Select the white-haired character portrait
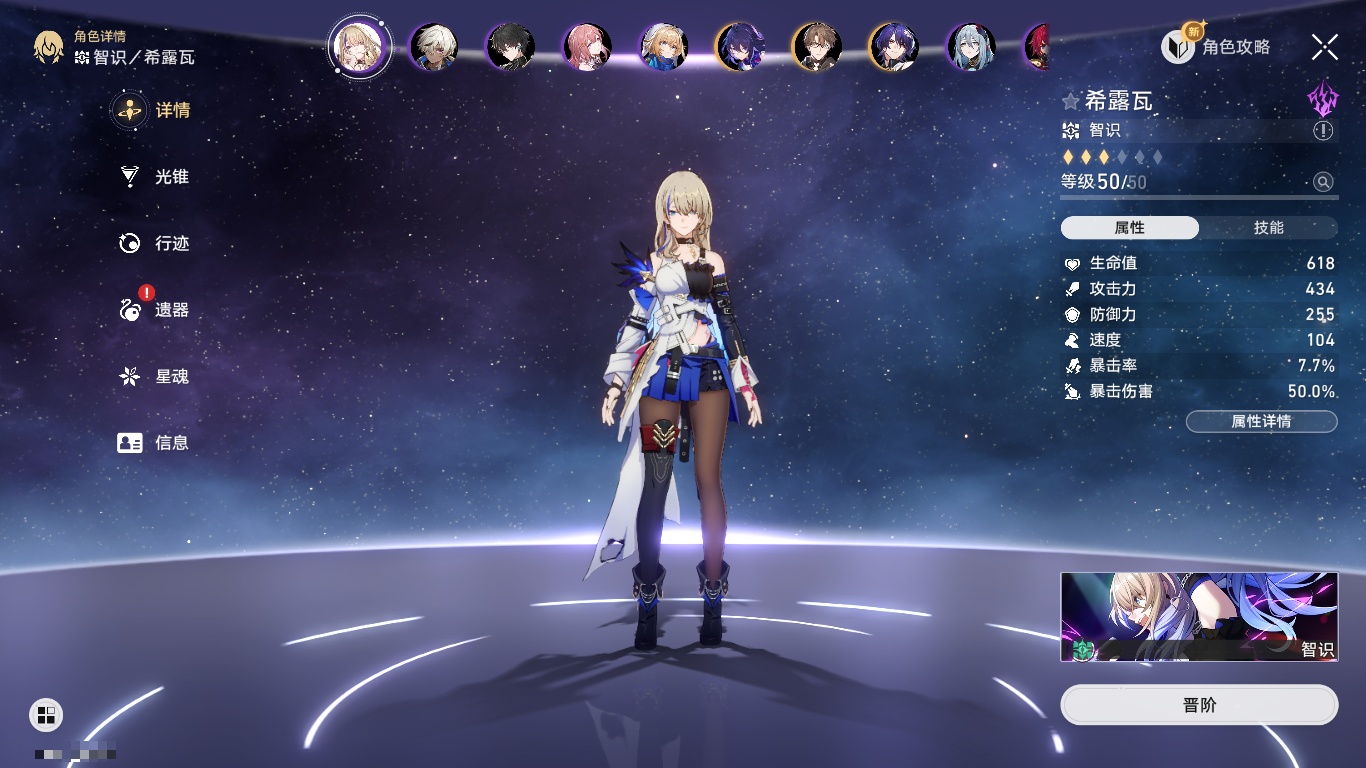Viewport: 1366px width, 768px height. (x=434, y=47)
